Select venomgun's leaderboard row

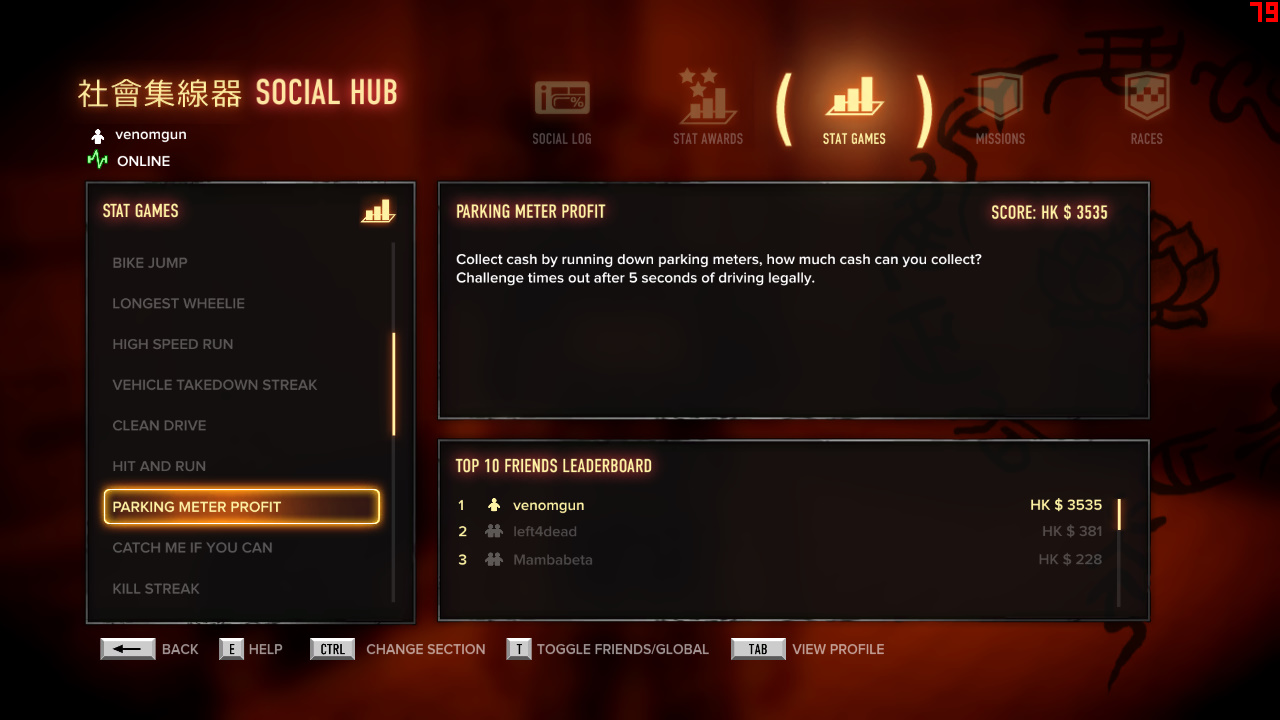[780, 505]
